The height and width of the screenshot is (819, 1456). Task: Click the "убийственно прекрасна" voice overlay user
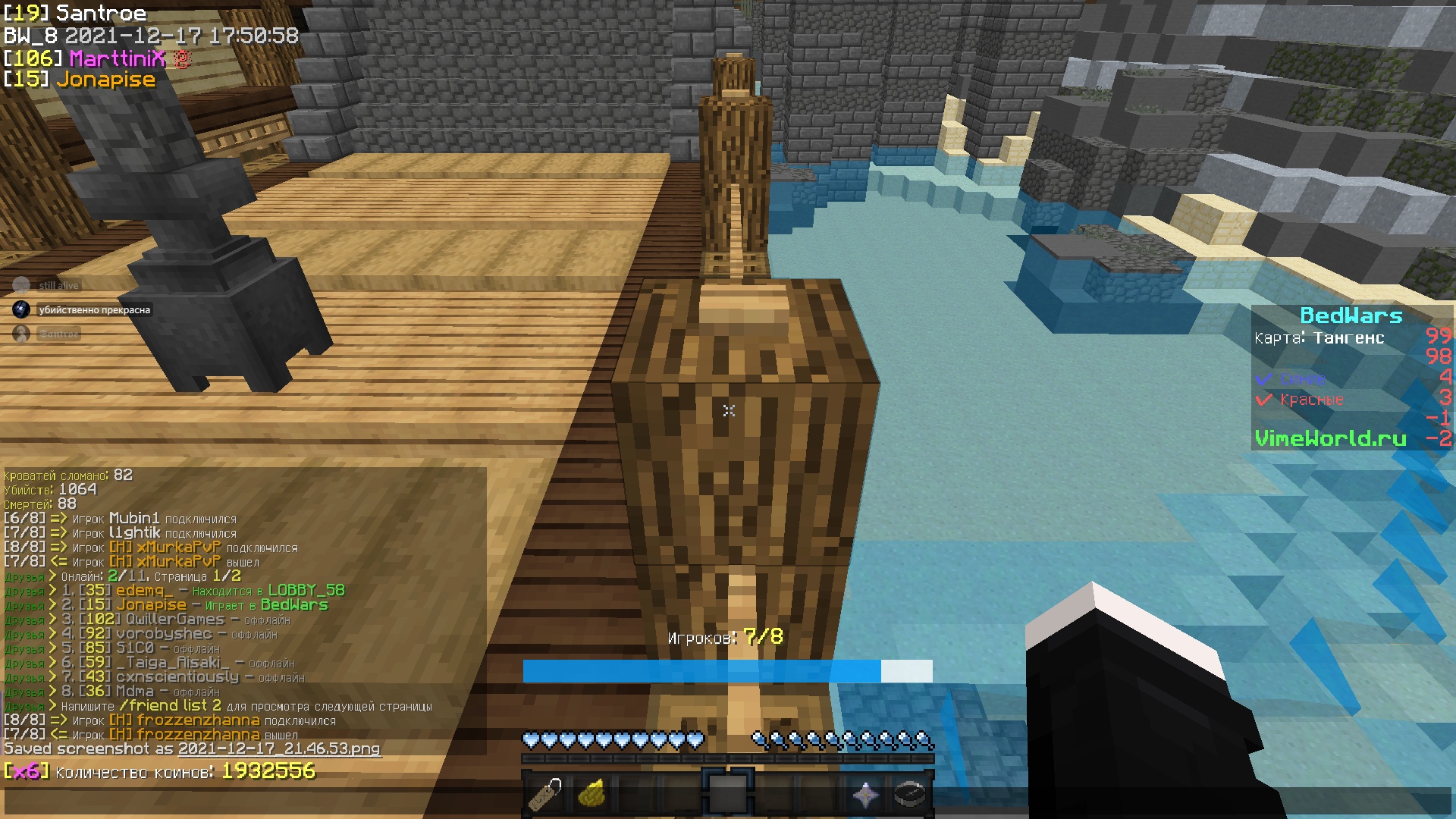[x=94, y=309]
